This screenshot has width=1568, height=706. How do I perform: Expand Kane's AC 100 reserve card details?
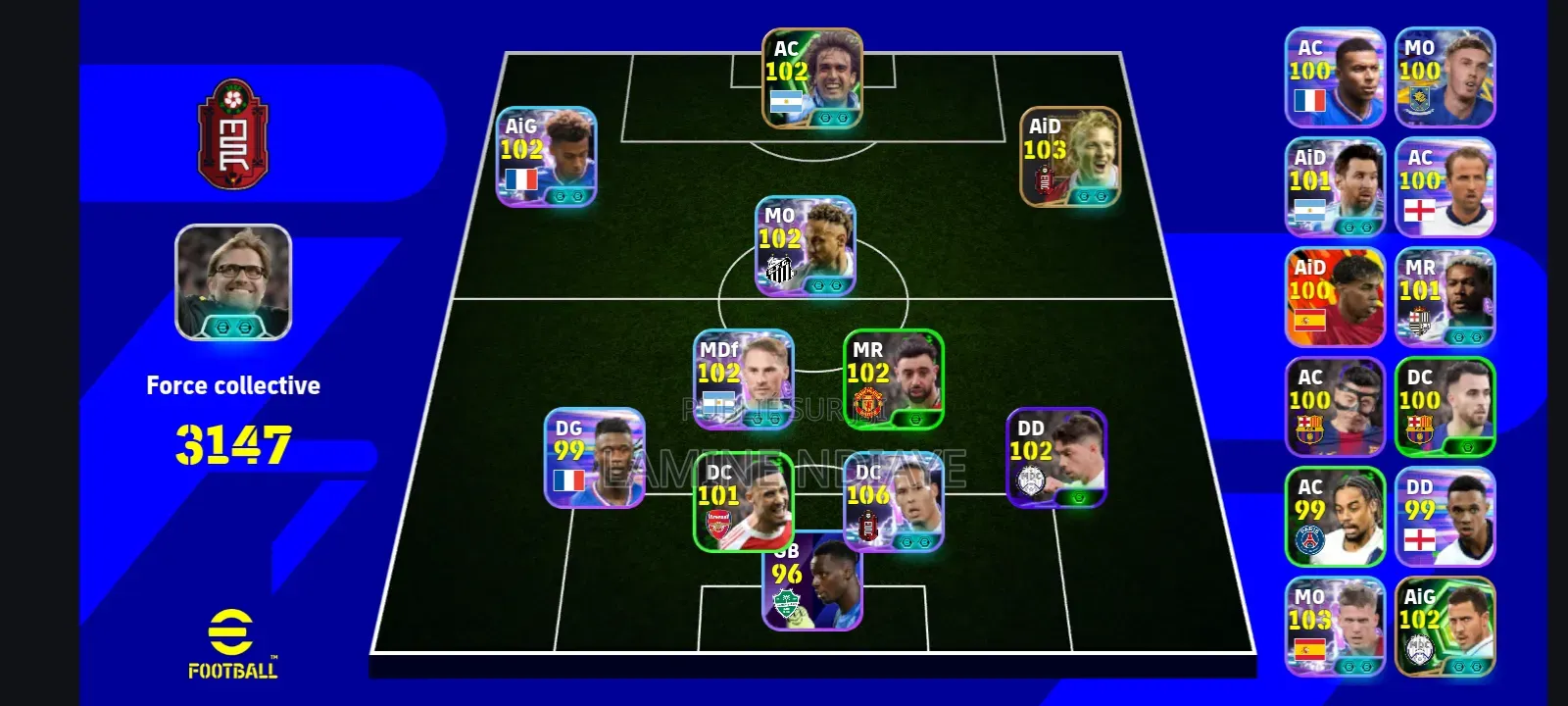(1444, 186)
